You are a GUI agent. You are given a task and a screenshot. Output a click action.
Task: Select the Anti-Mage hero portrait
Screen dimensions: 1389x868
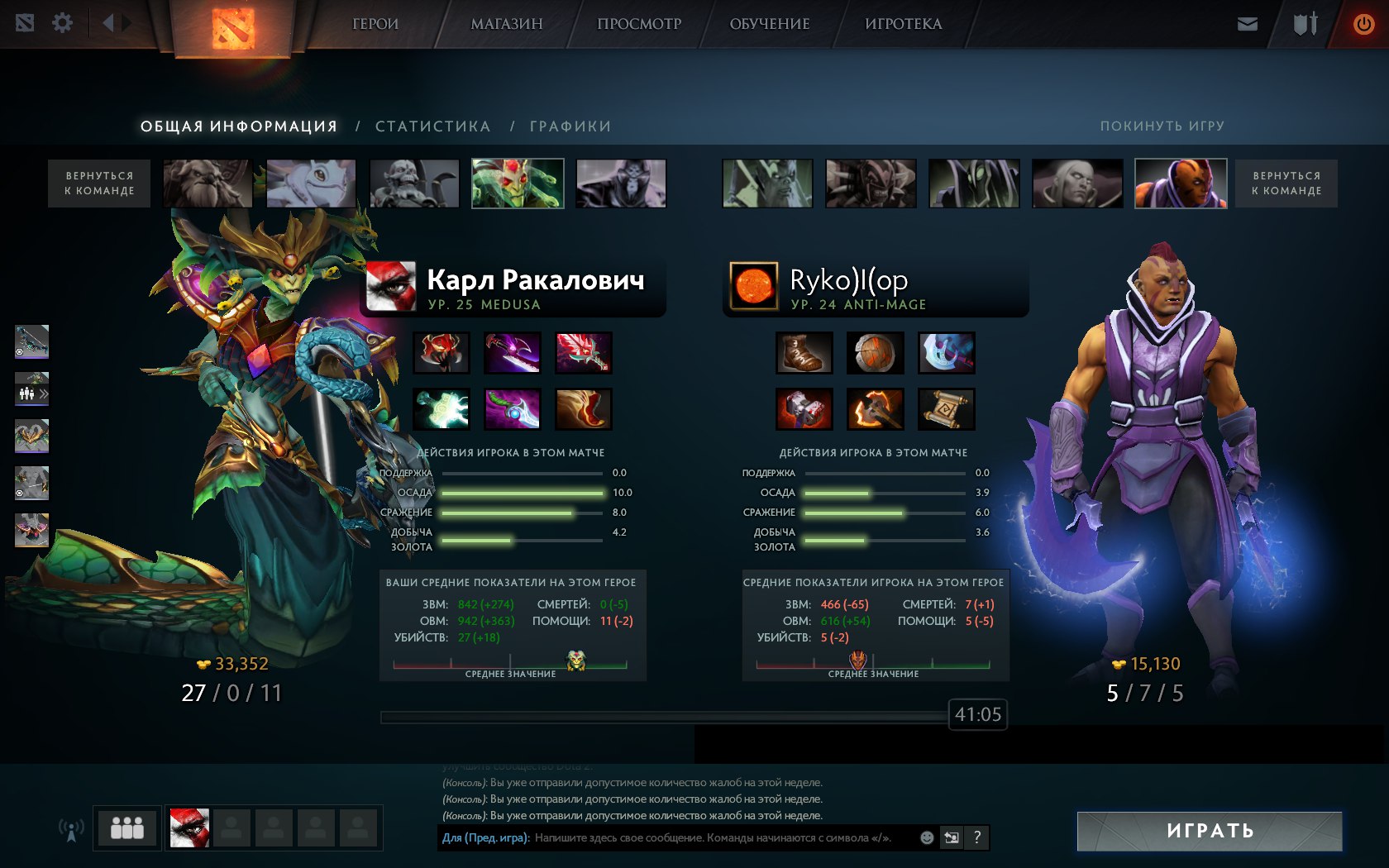coord(1180,184)
